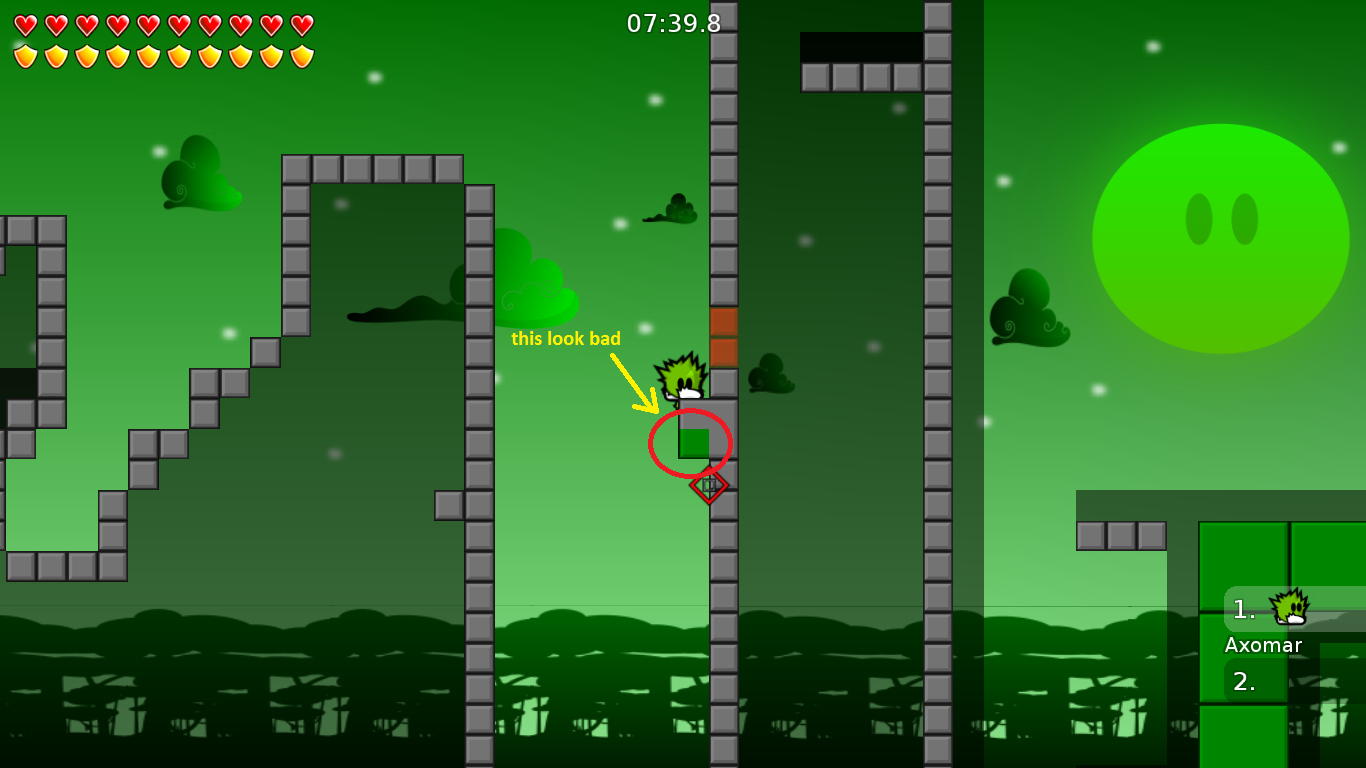Click the Axomar player name text
The image size is (1366, 768).
coord(1263,645)
